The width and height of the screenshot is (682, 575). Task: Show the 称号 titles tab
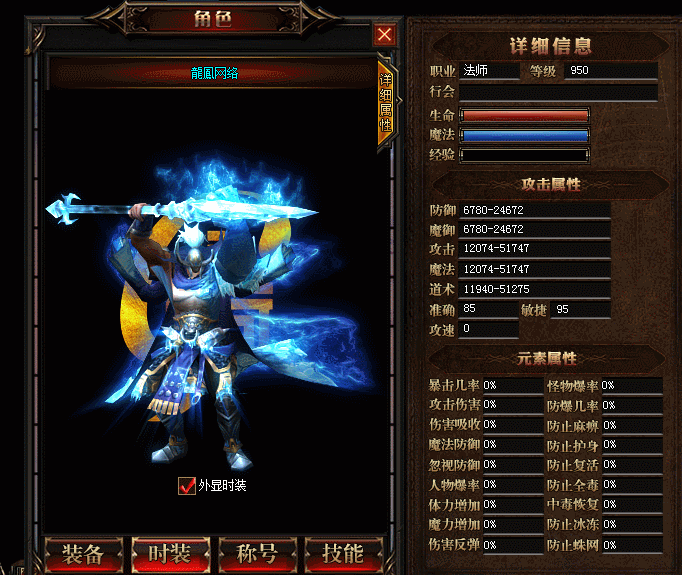[x=256, y=554]
